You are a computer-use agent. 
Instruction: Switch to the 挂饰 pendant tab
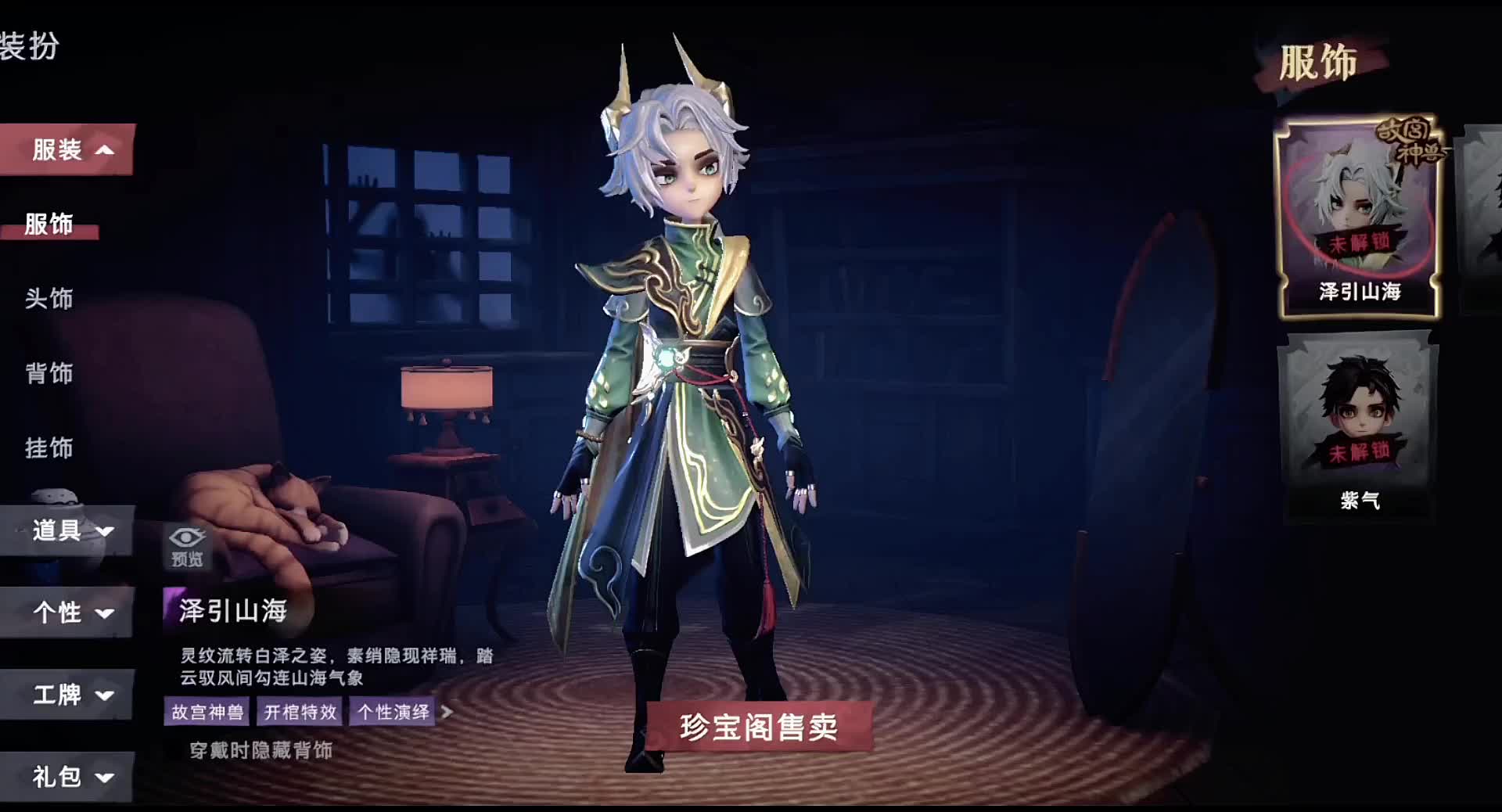pyautogui.click(x=50, y=449)
